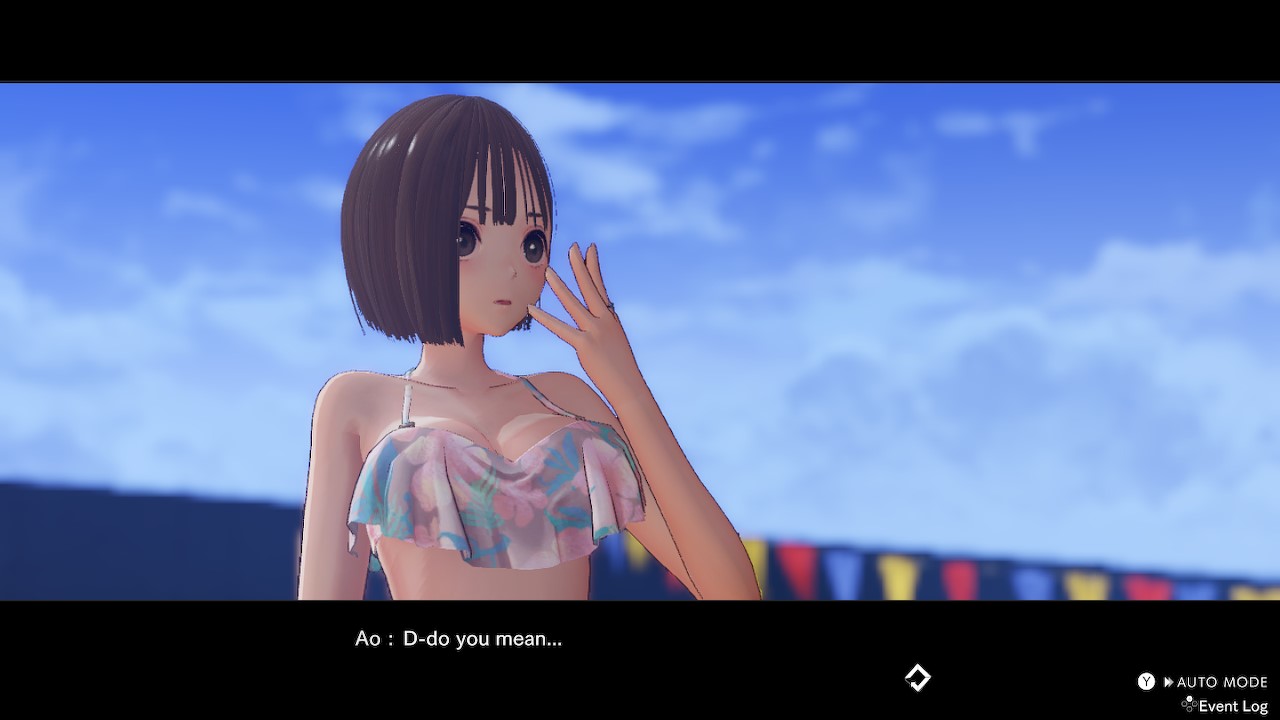
Task: Click the leftmost gear of the Event Log cluster
Action: [x=1184, y=704]
